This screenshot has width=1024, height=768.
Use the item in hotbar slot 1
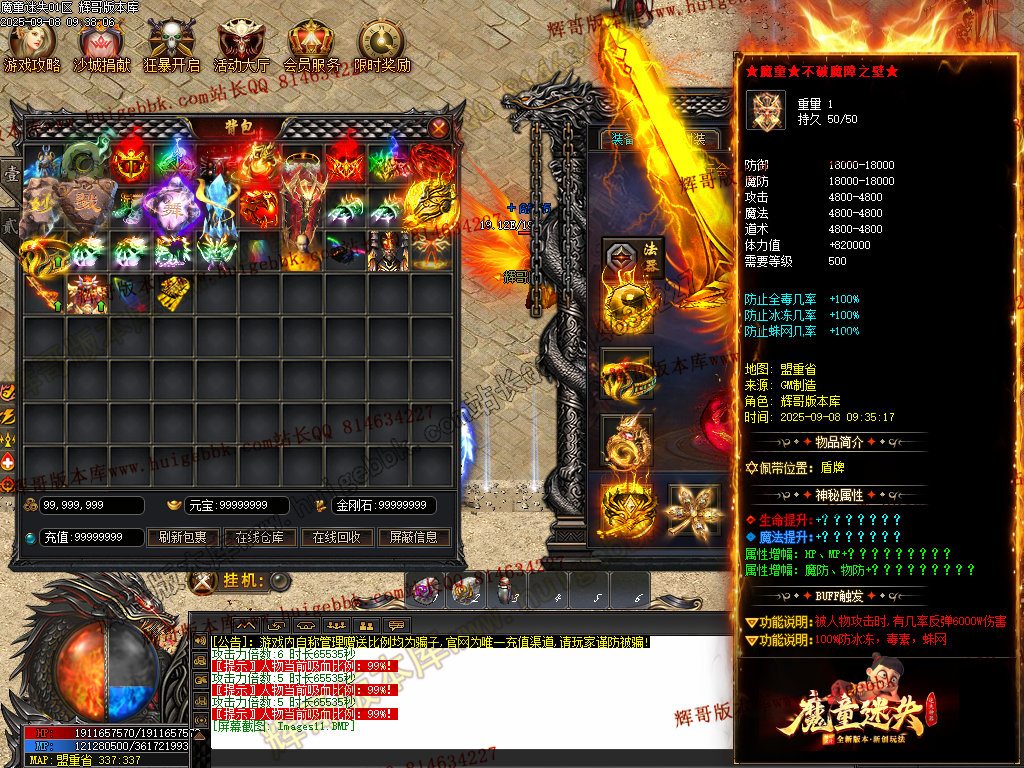point(428,590)
